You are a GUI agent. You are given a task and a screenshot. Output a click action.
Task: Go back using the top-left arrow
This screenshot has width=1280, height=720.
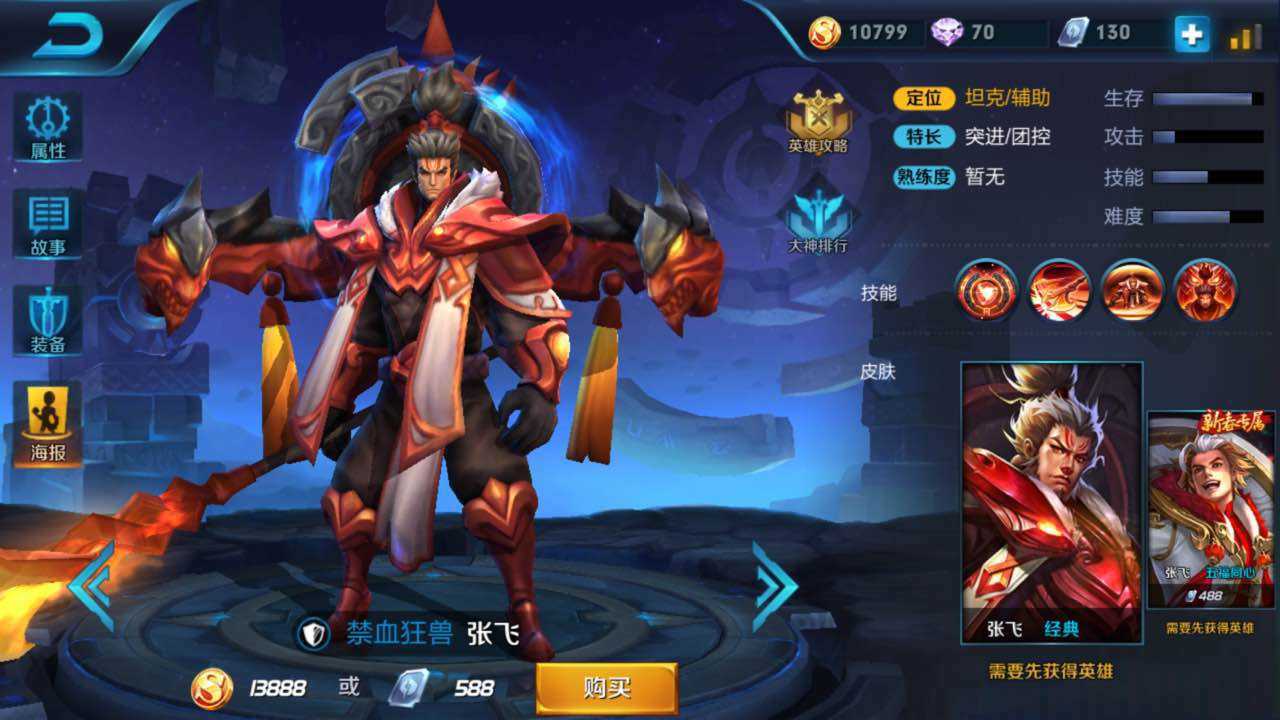(70, 36)
